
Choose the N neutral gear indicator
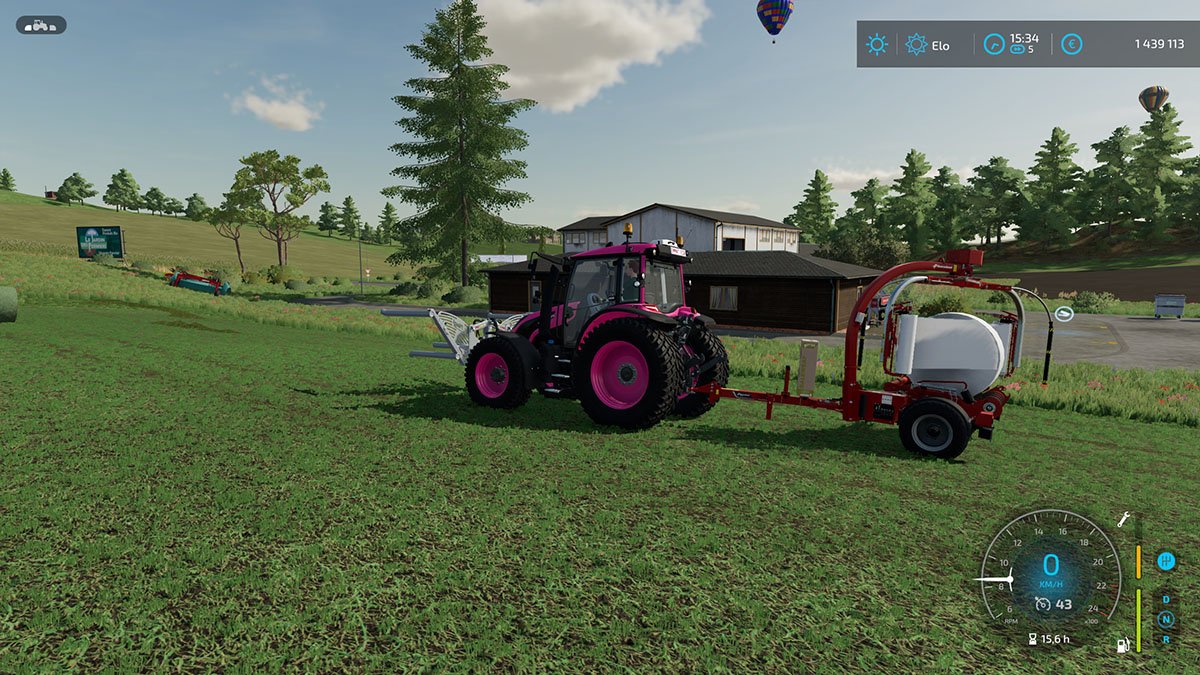1165,619
